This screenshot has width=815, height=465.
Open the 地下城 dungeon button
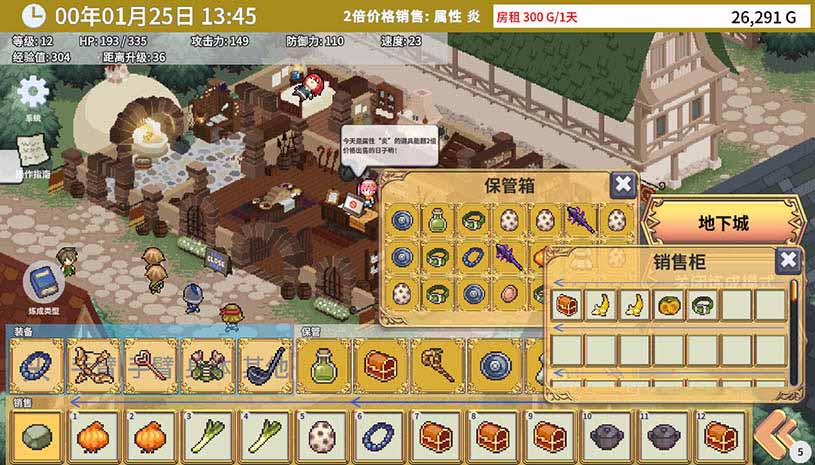[x=725, y=223]
